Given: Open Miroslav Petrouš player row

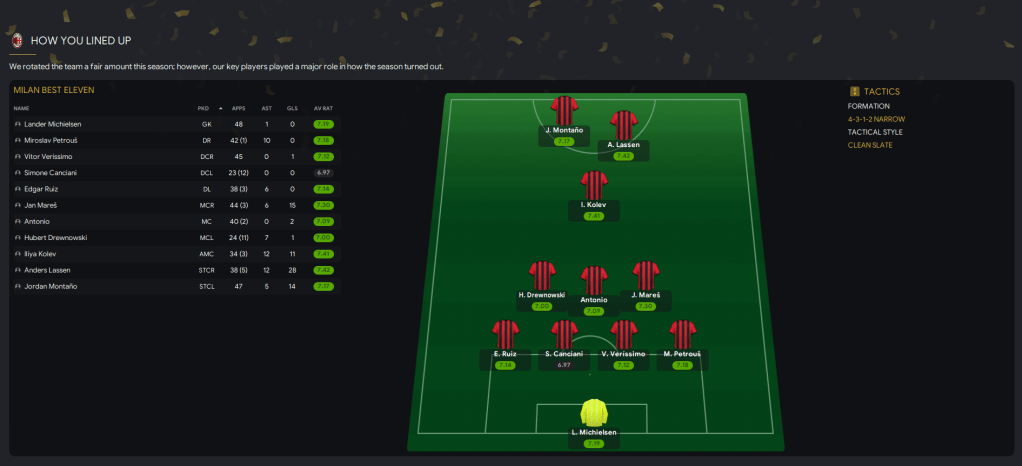Looking at the screenshot, I should tap(51, 140).
